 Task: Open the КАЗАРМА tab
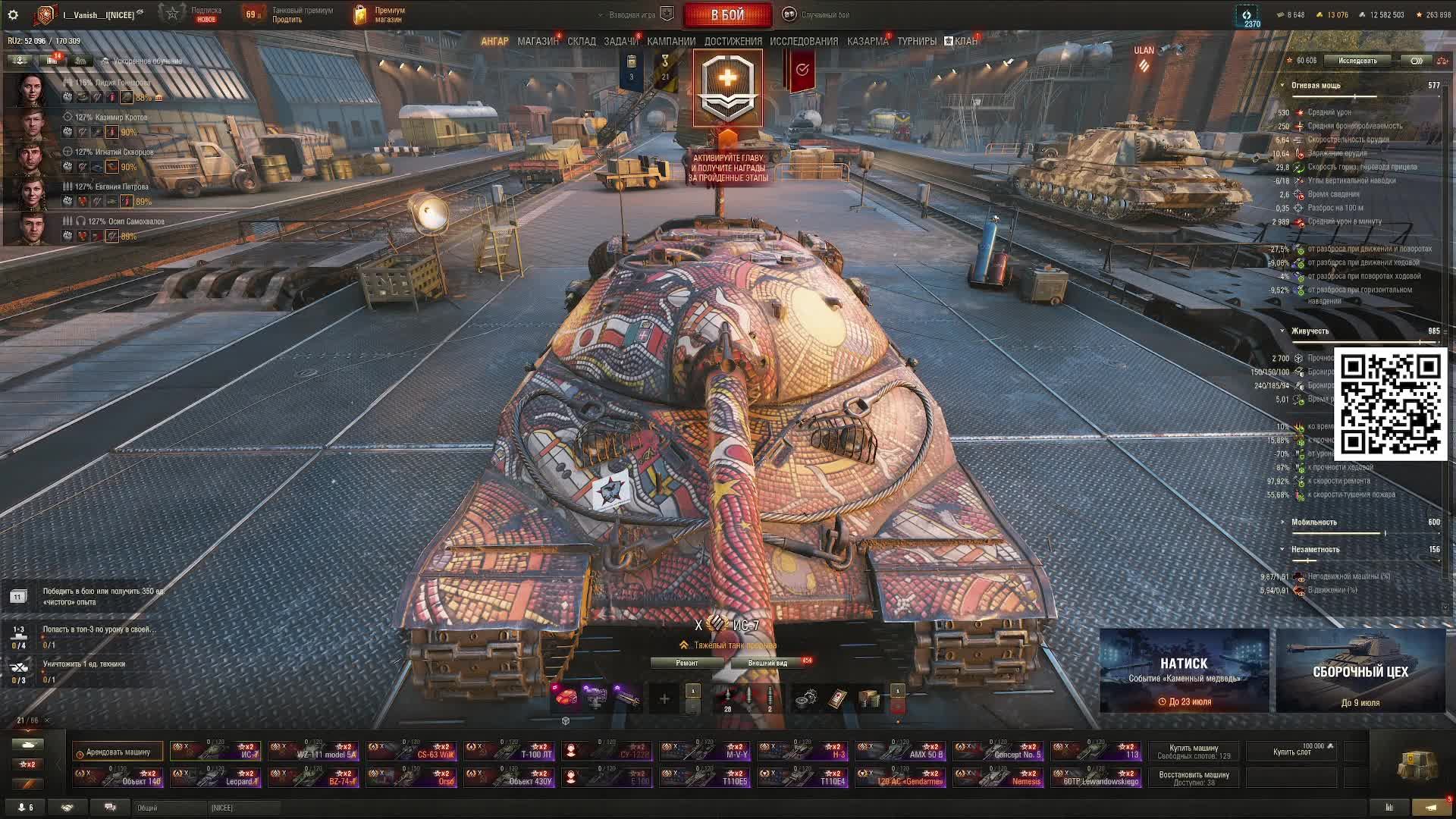(868, 41)
